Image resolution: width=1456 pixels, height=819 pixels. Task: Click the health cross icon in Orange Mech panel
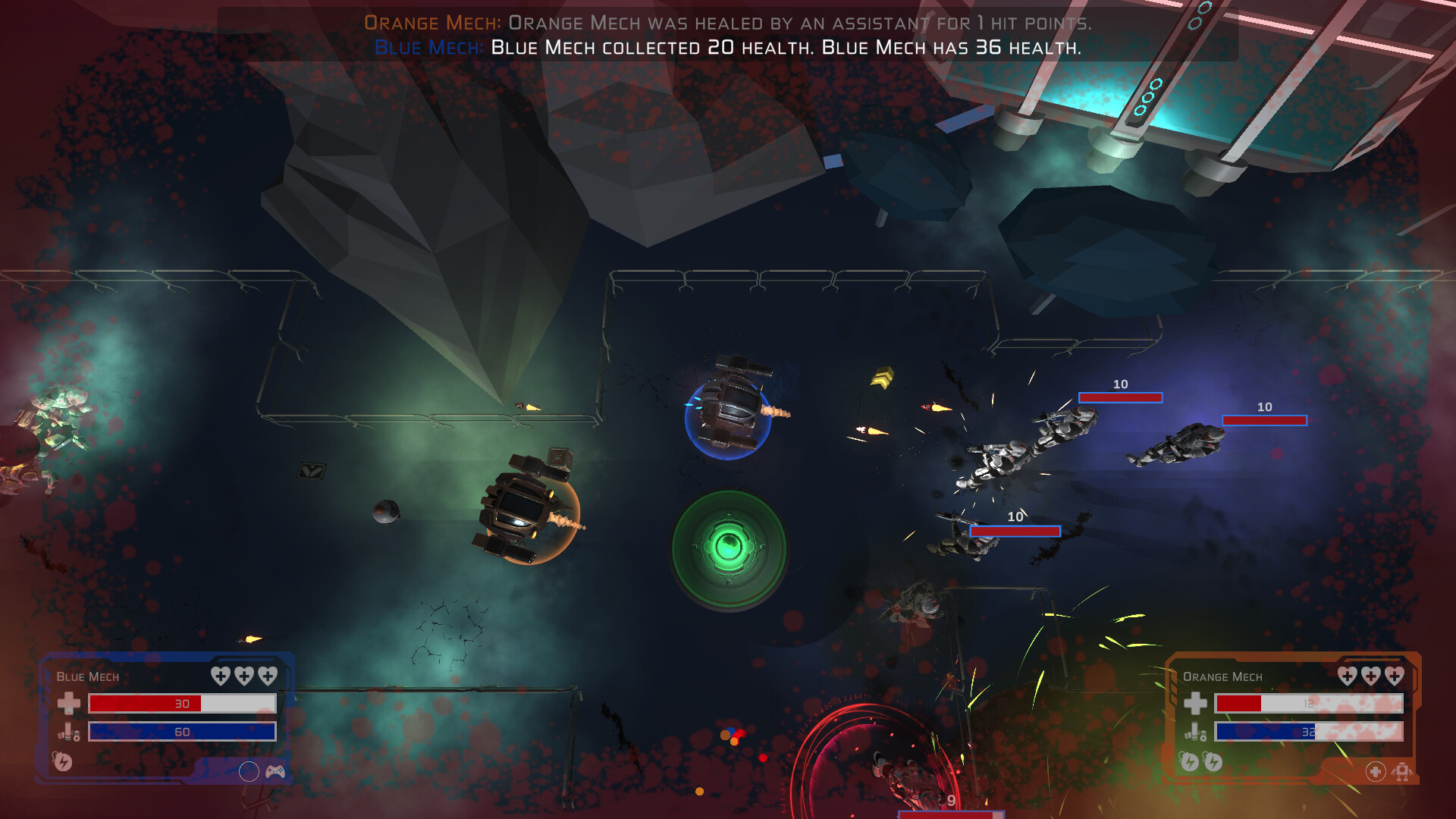pos(1197,704)
